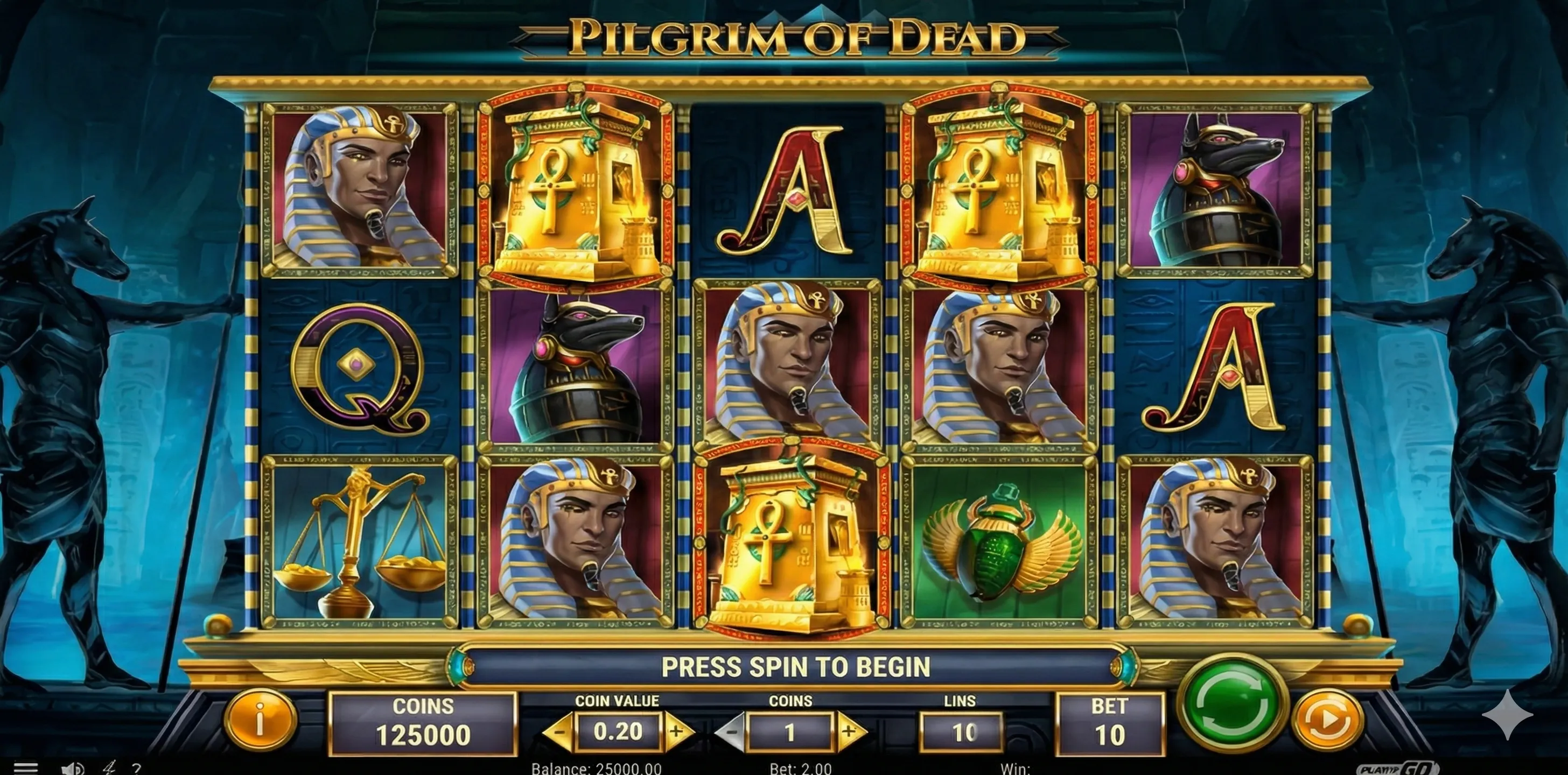Open the game information screen via the i icon

(x=261, y=723)
